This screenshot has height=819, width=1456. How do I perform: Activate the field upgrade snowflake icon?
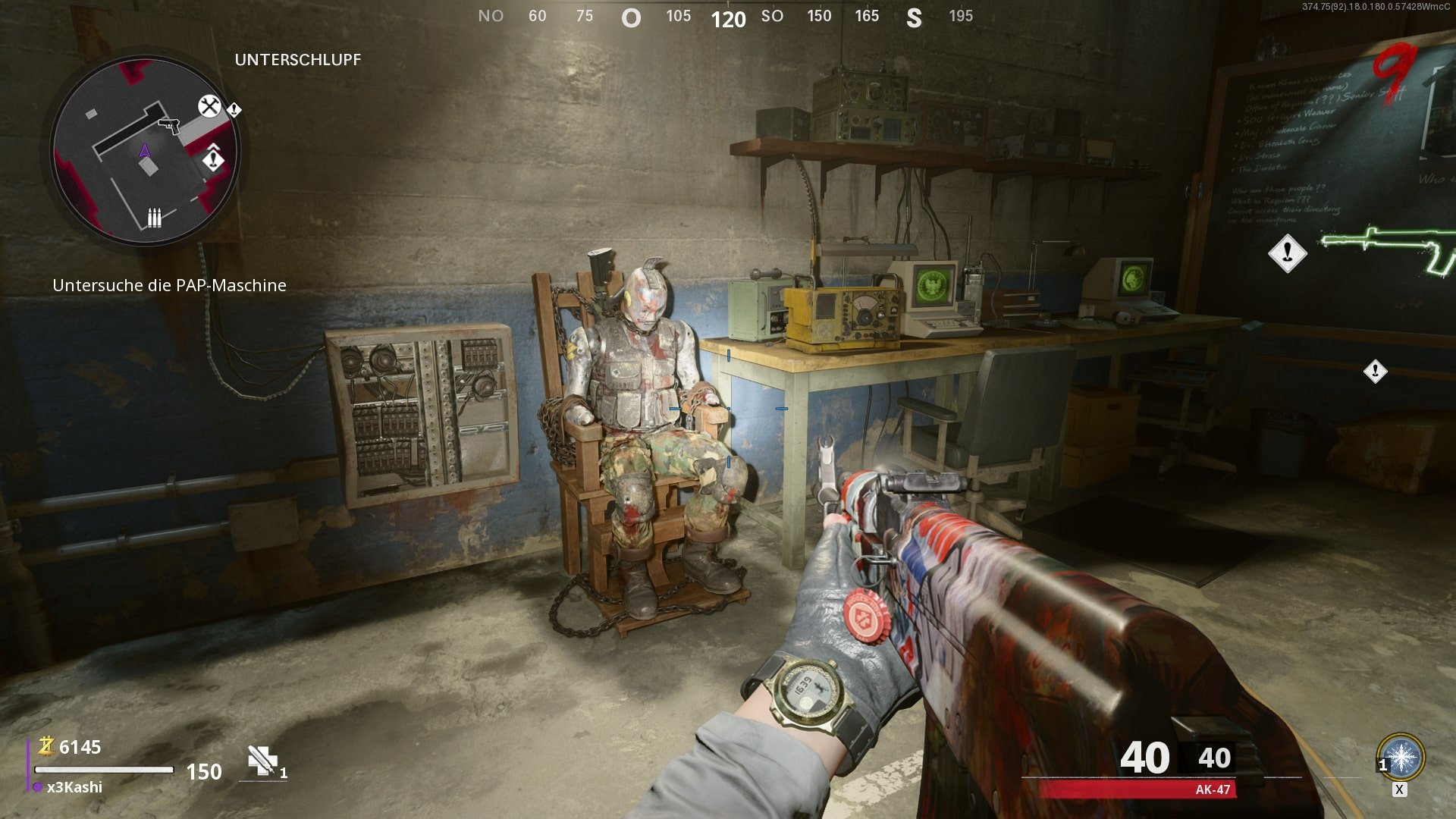click(x=1401, y=757)
